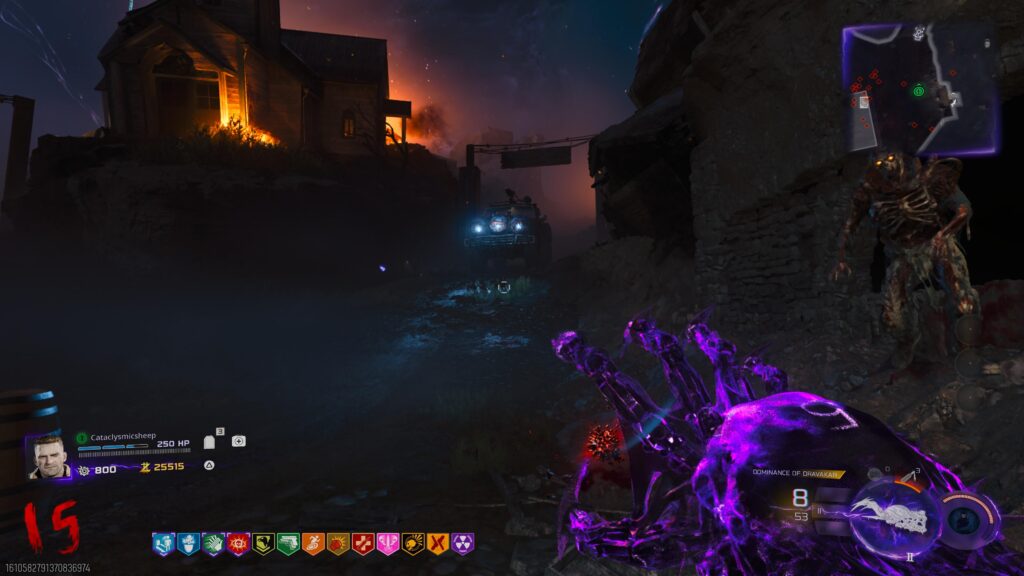Choose the red cross revive perk icon
The width and height of the screenshot is (1024, 576).
(363, 544)
